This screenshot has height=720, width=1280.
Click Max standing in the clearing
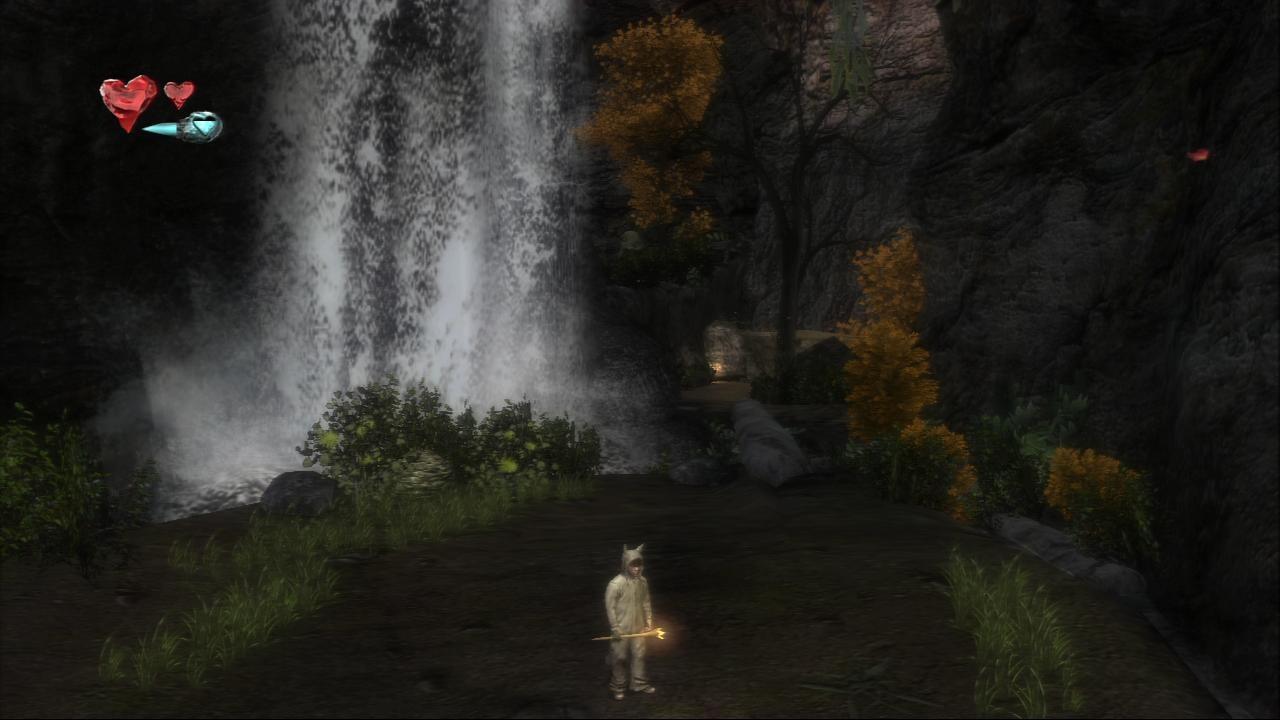coord(632,620)
